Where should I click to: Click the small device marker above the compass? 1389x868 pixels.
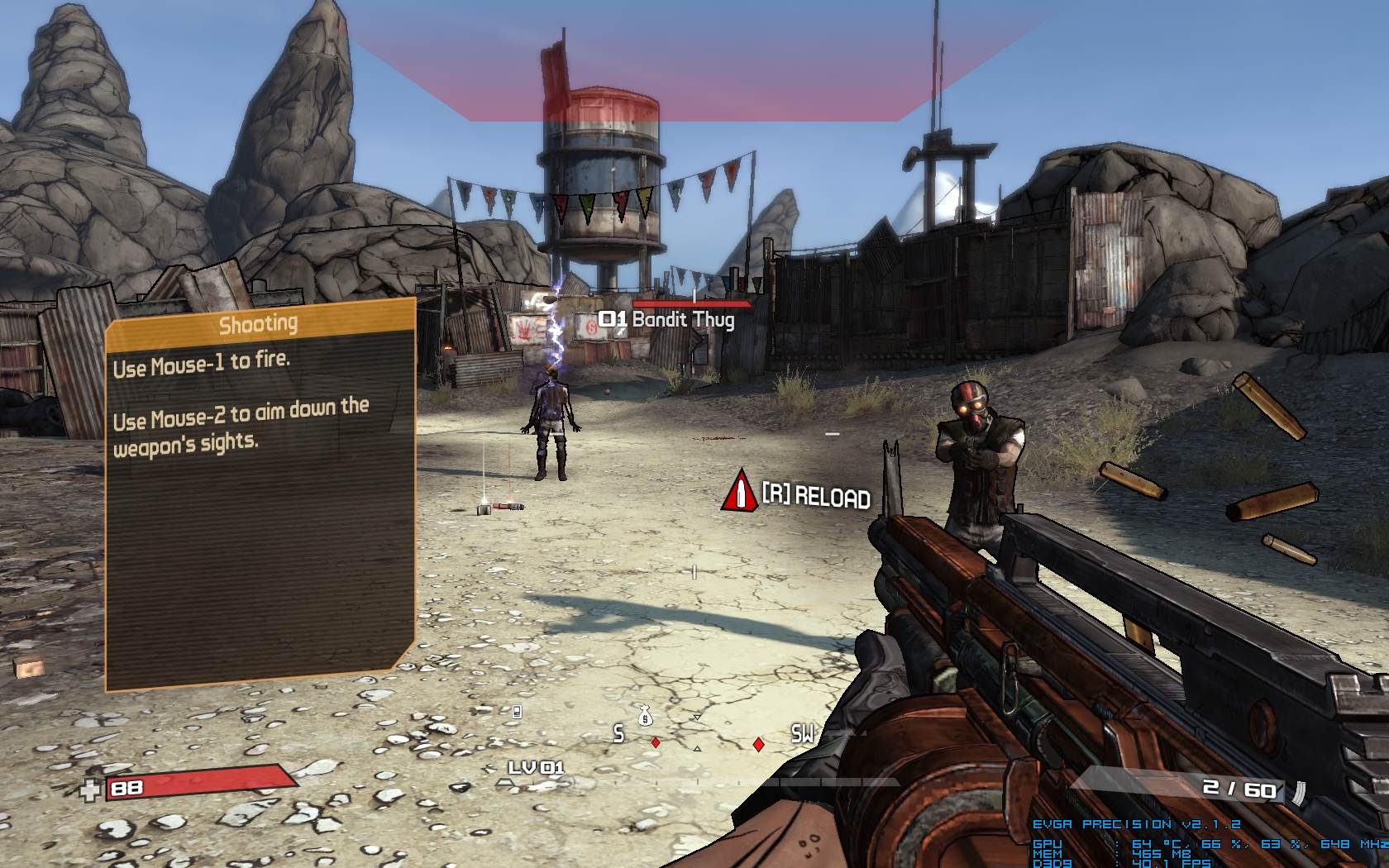pyautogui.click(x=517, y=712)
